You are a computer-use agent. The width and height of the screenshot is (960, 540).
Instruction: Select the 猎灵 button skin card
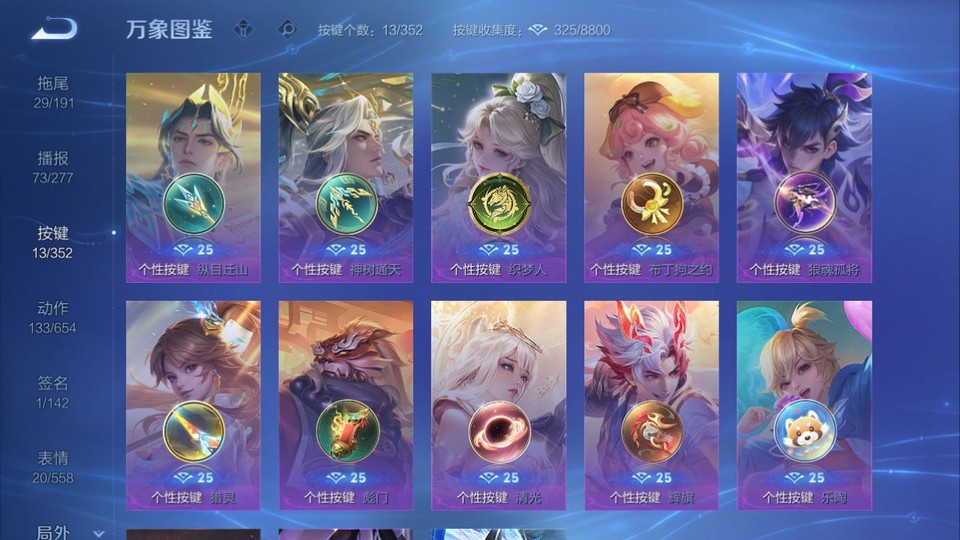(x=193, y=405)
